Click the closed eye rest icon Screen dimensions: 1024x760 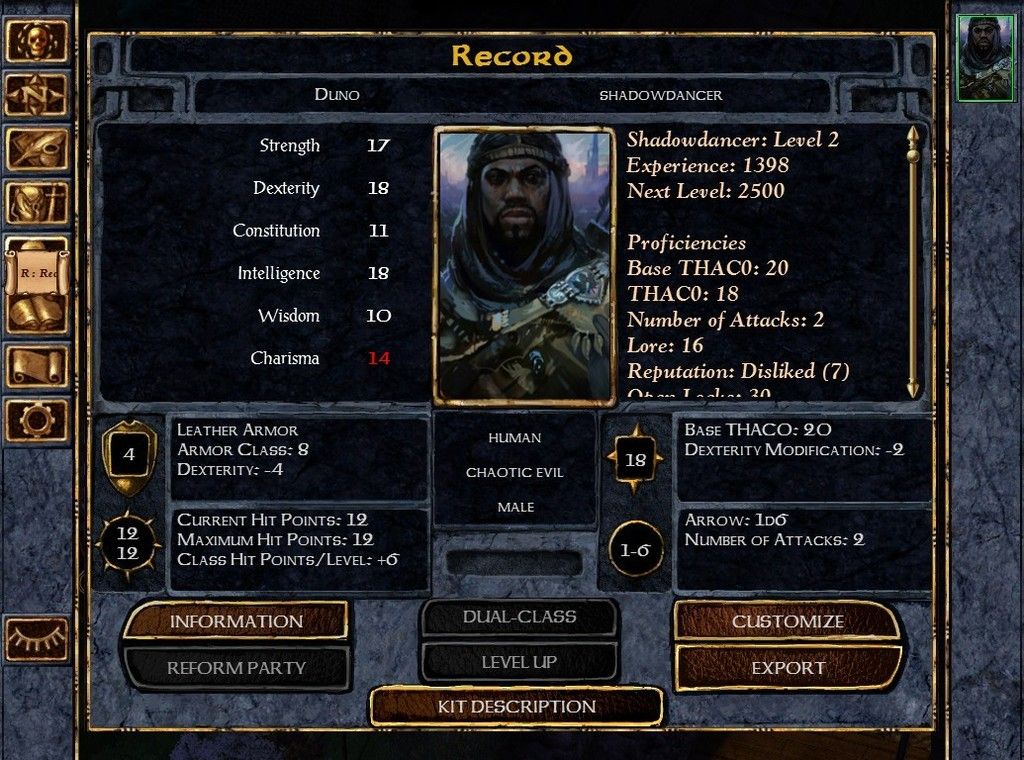click(37, 637)
